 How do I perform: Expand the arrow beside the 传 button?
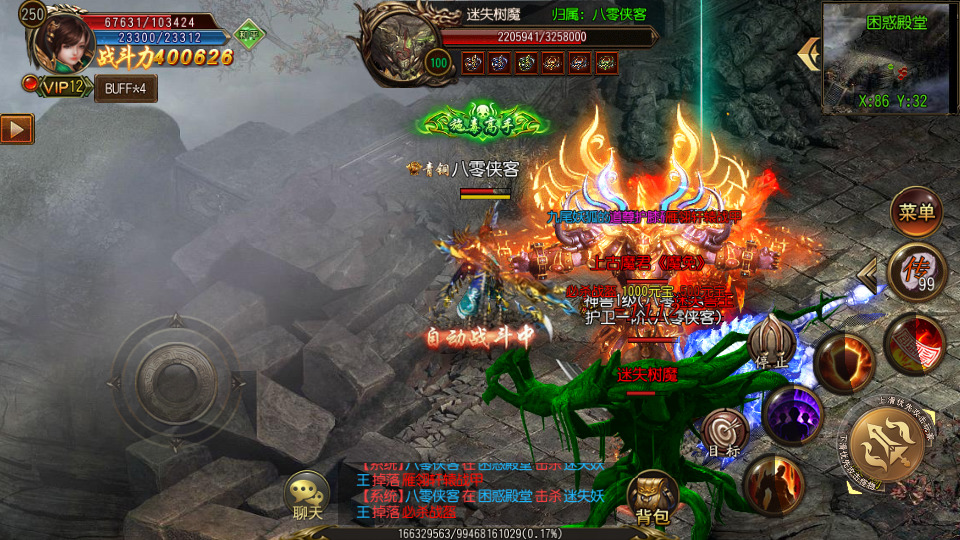[868, 271]
